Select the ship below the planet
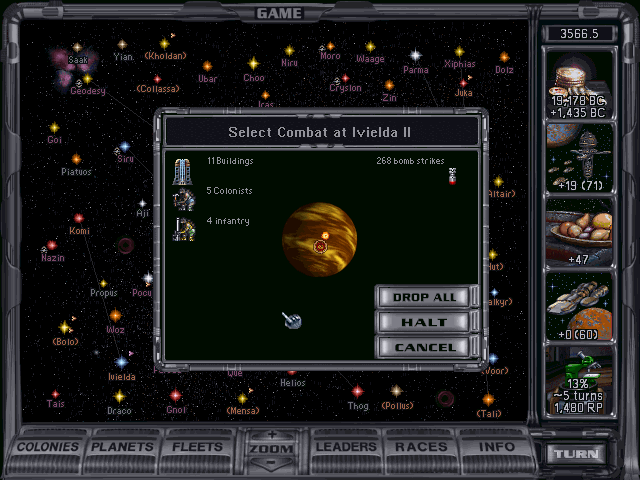 tap(293, 320)
